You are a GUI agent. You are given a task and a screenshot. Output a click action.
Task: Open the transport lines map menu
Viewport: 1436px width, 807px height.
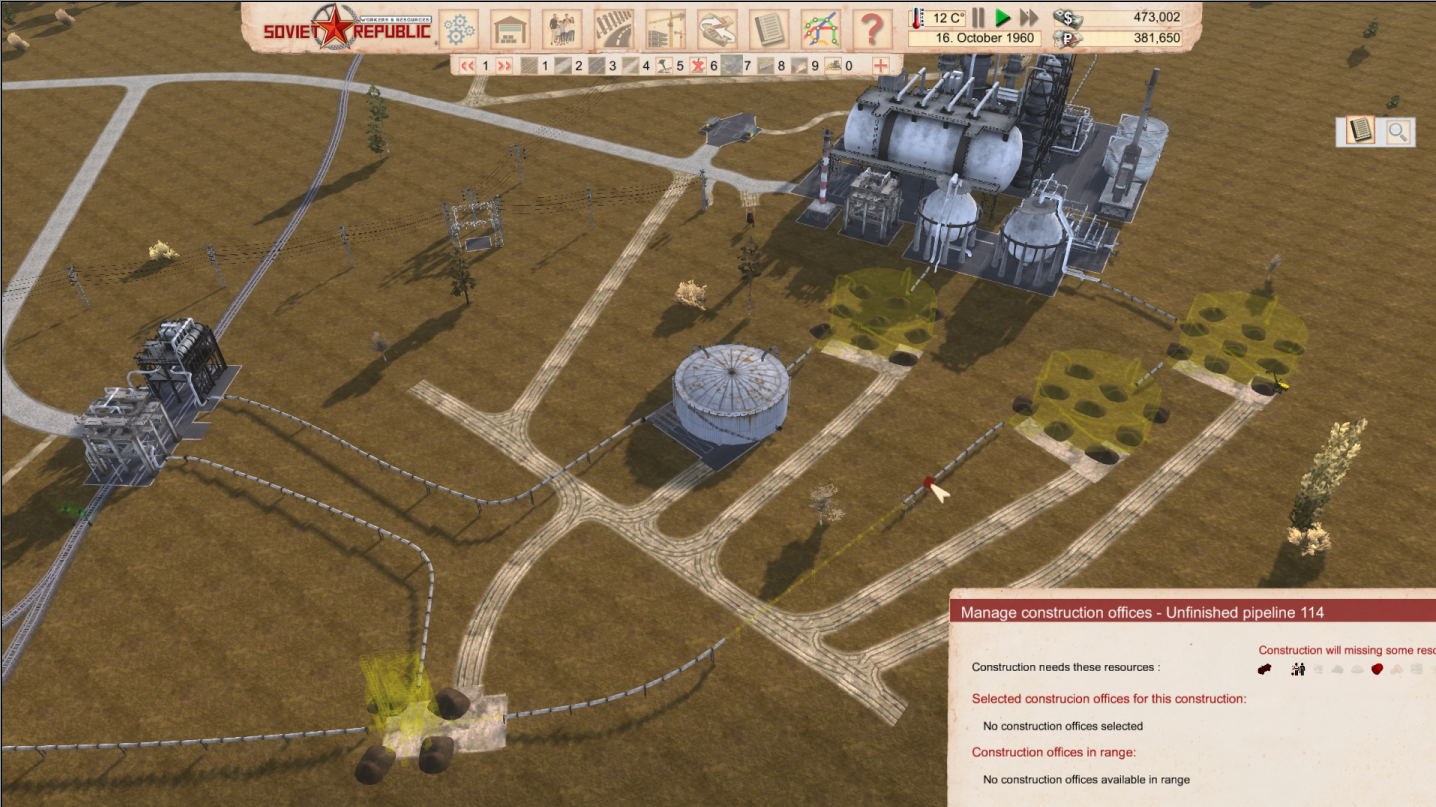820,28
